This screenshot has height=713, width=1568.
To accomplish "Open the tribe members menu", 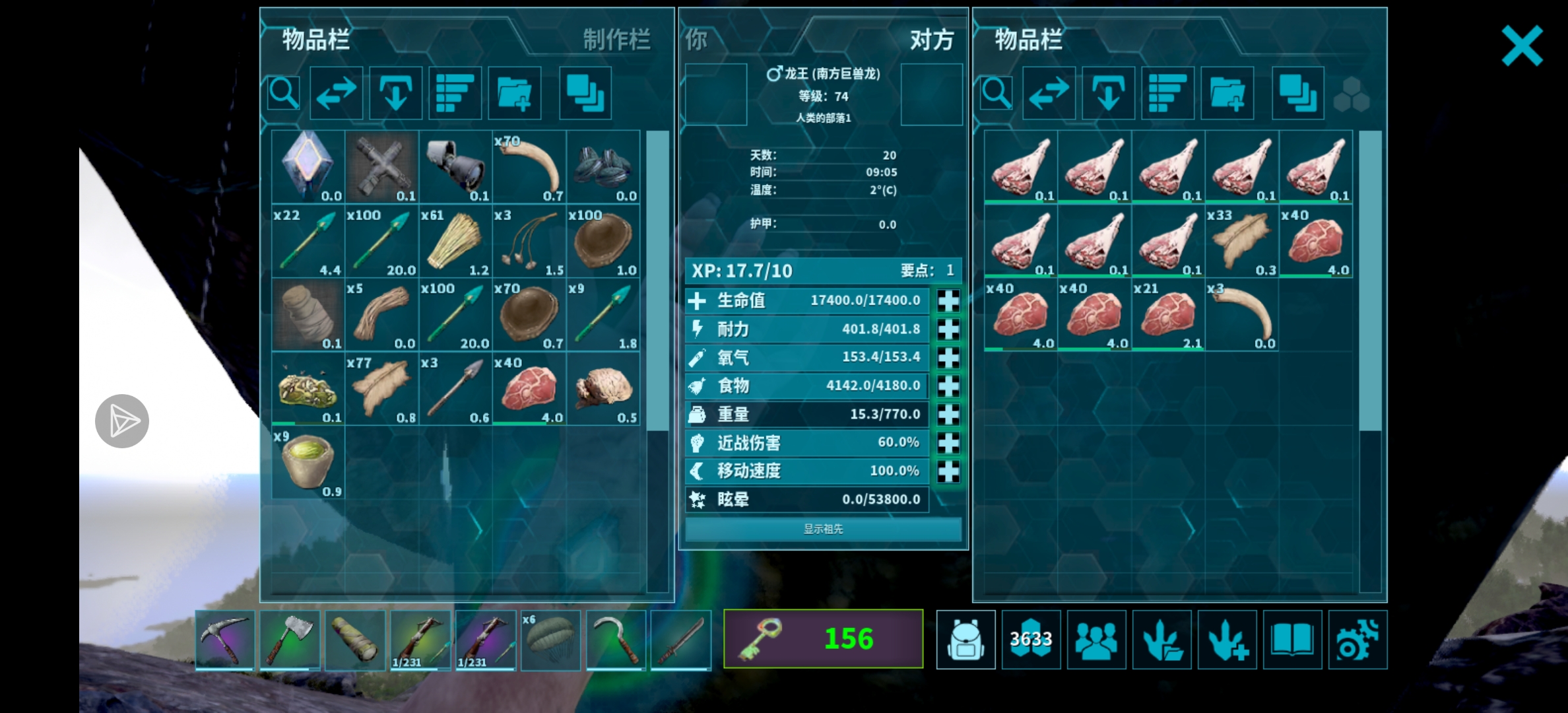I will click(1096, 640).
